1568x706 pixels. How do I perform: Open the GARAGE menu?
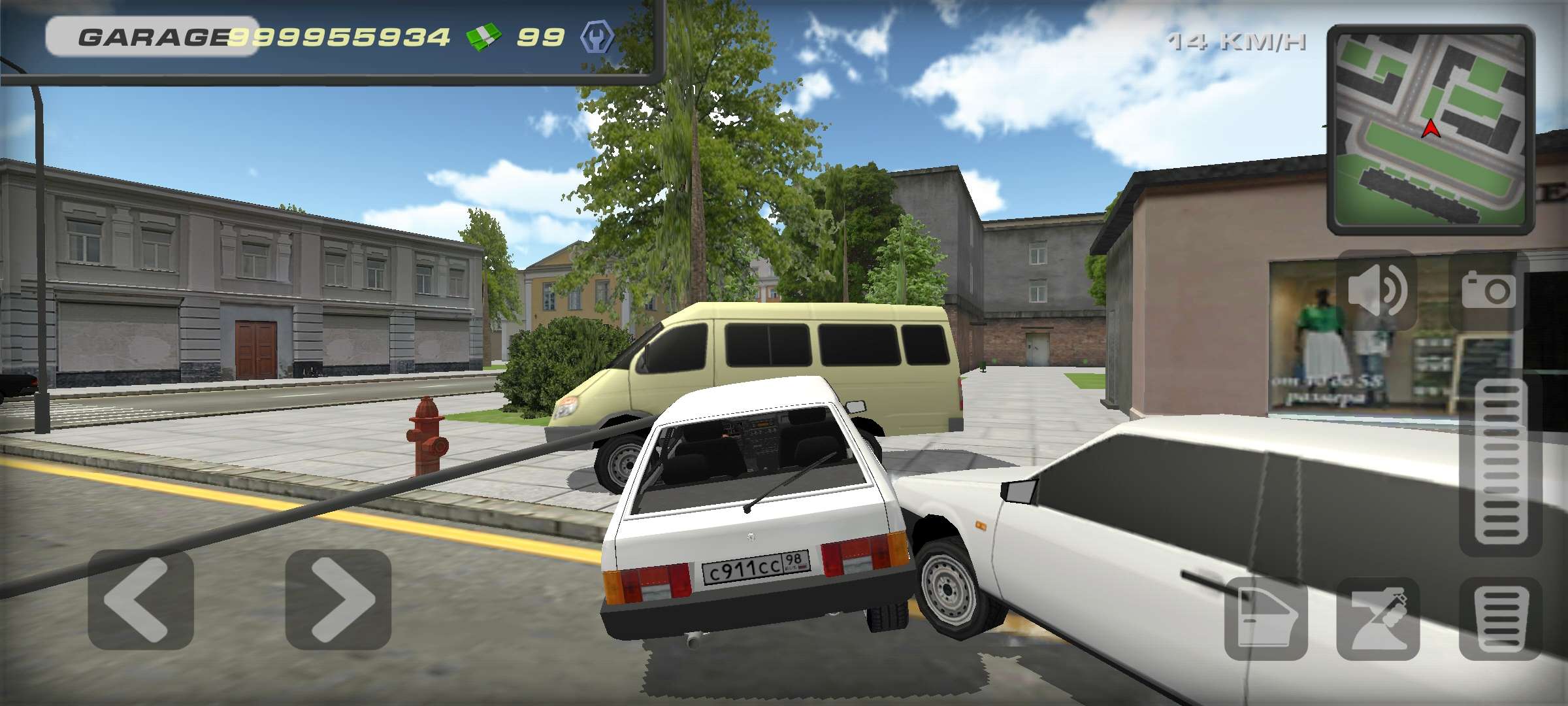tap(152, 37)
